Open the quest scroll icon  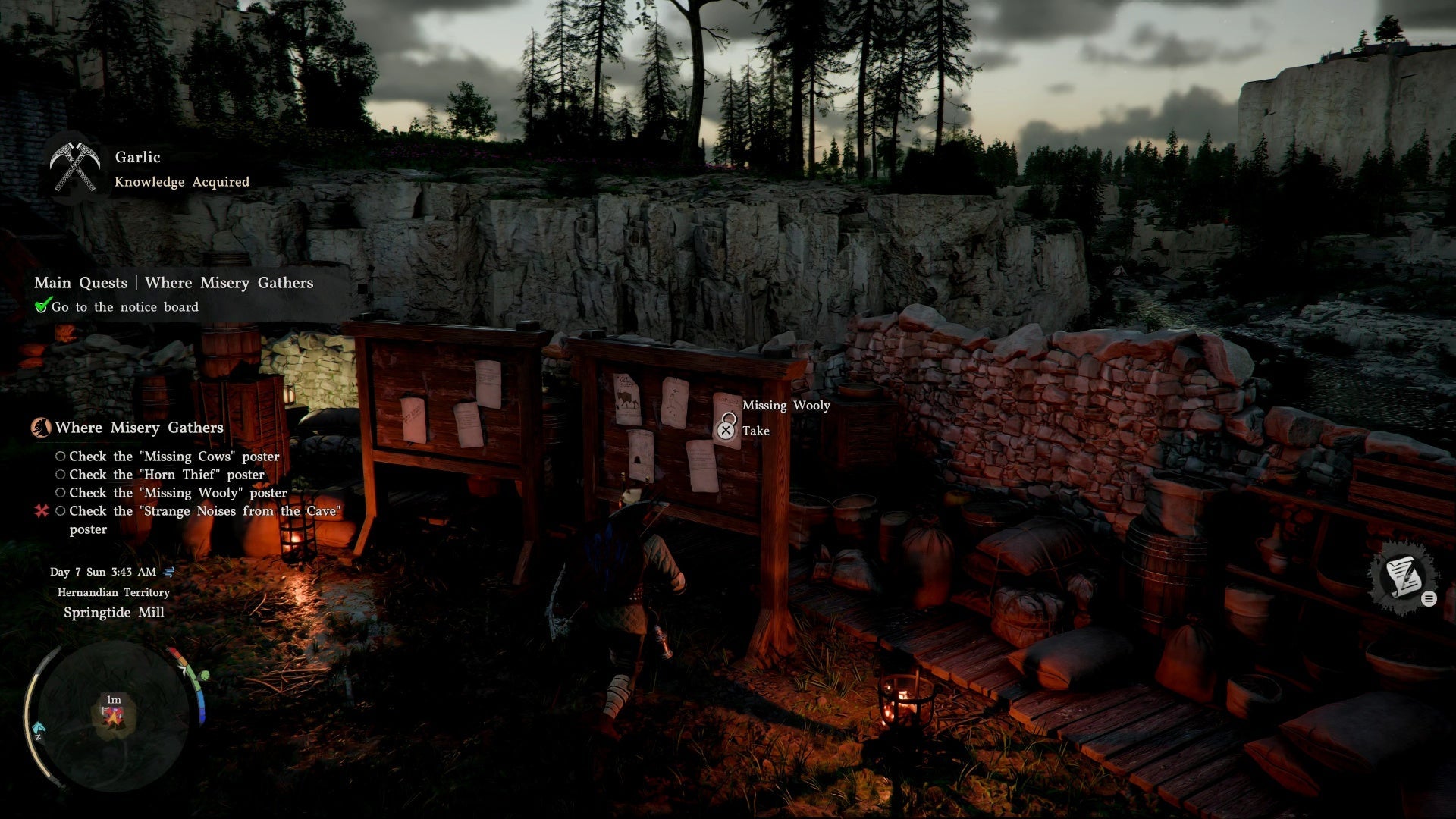(1402, 577)
